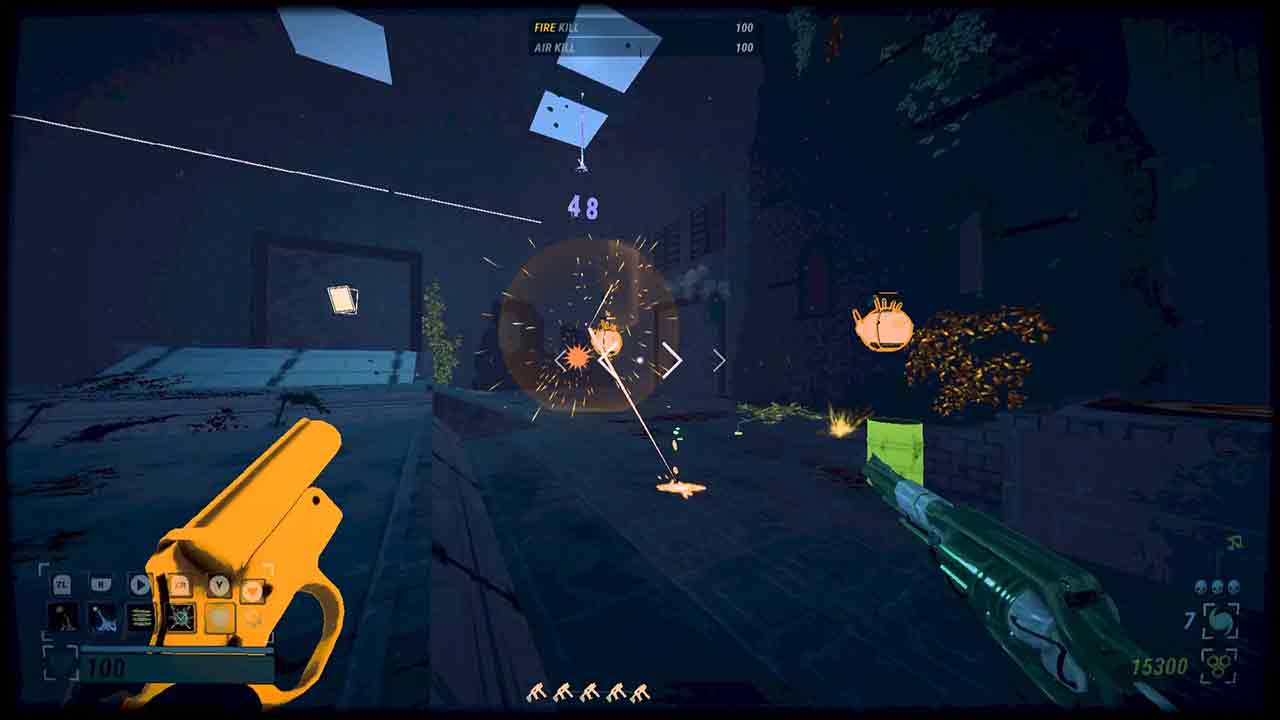The height and width of the screenshot is (720, 1280).
Task: Click the reload indicator icon near ammo count
Action: coord(1220,622)
